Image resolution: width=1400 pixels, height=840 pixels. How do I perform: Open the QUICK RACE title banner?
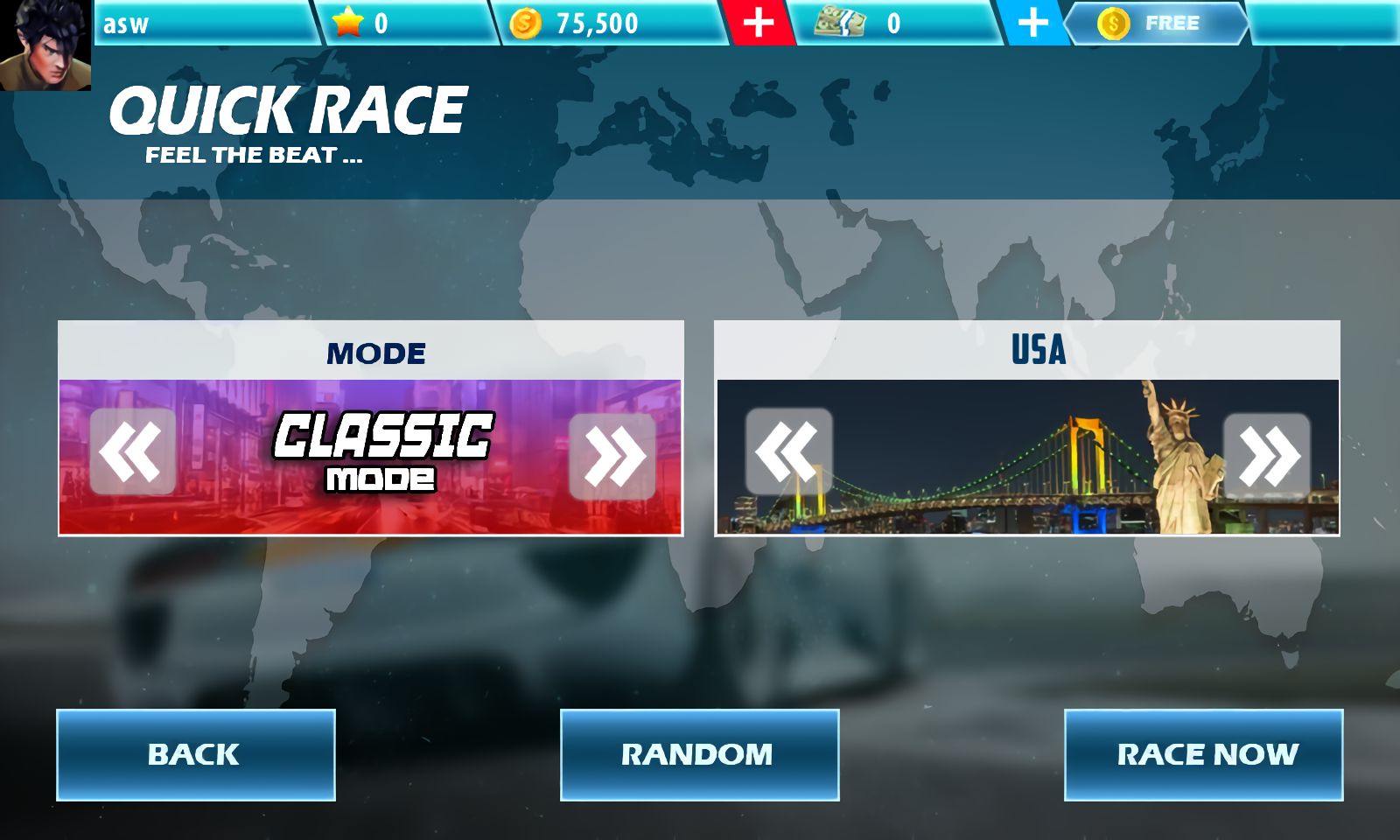click(289, 108)
